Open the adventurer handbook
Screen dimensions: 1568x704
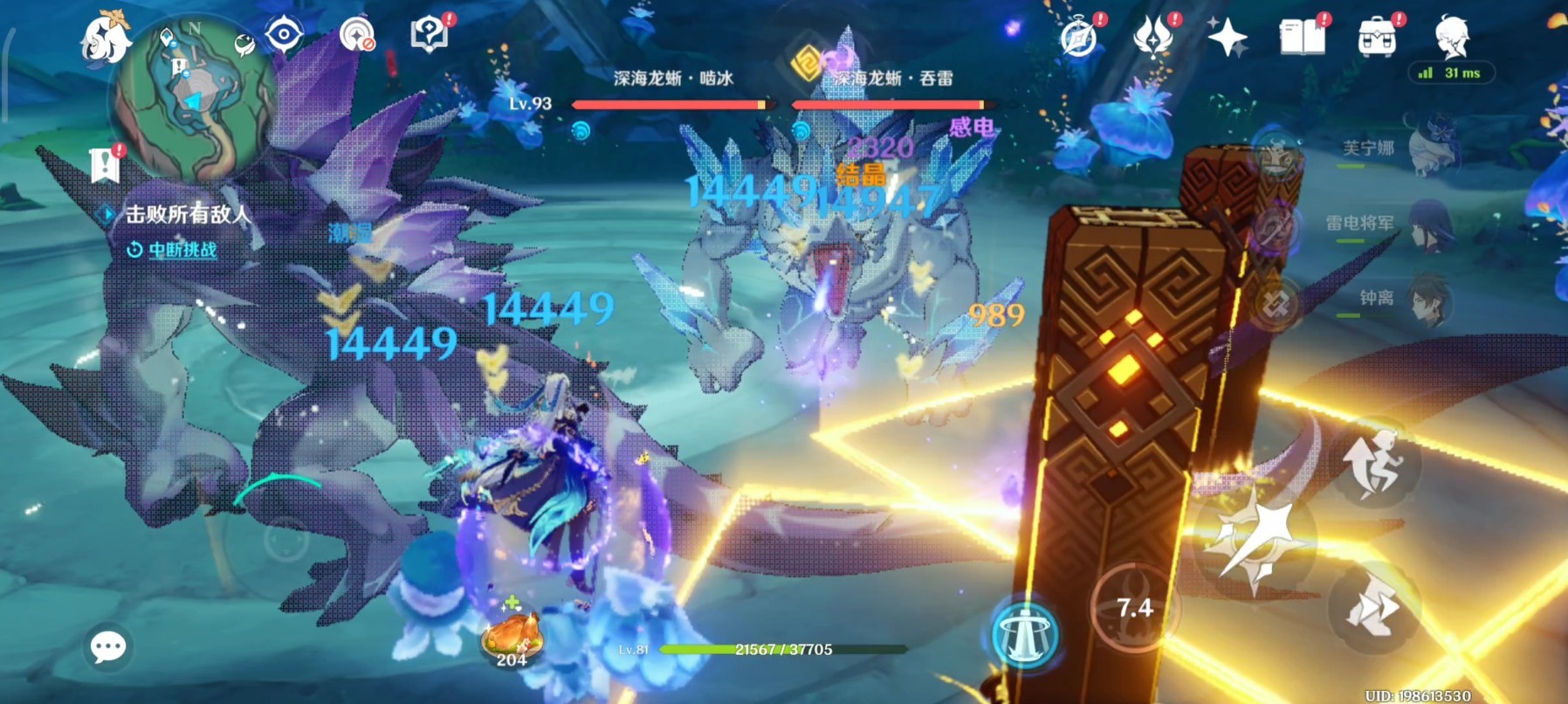(1303, 38)
